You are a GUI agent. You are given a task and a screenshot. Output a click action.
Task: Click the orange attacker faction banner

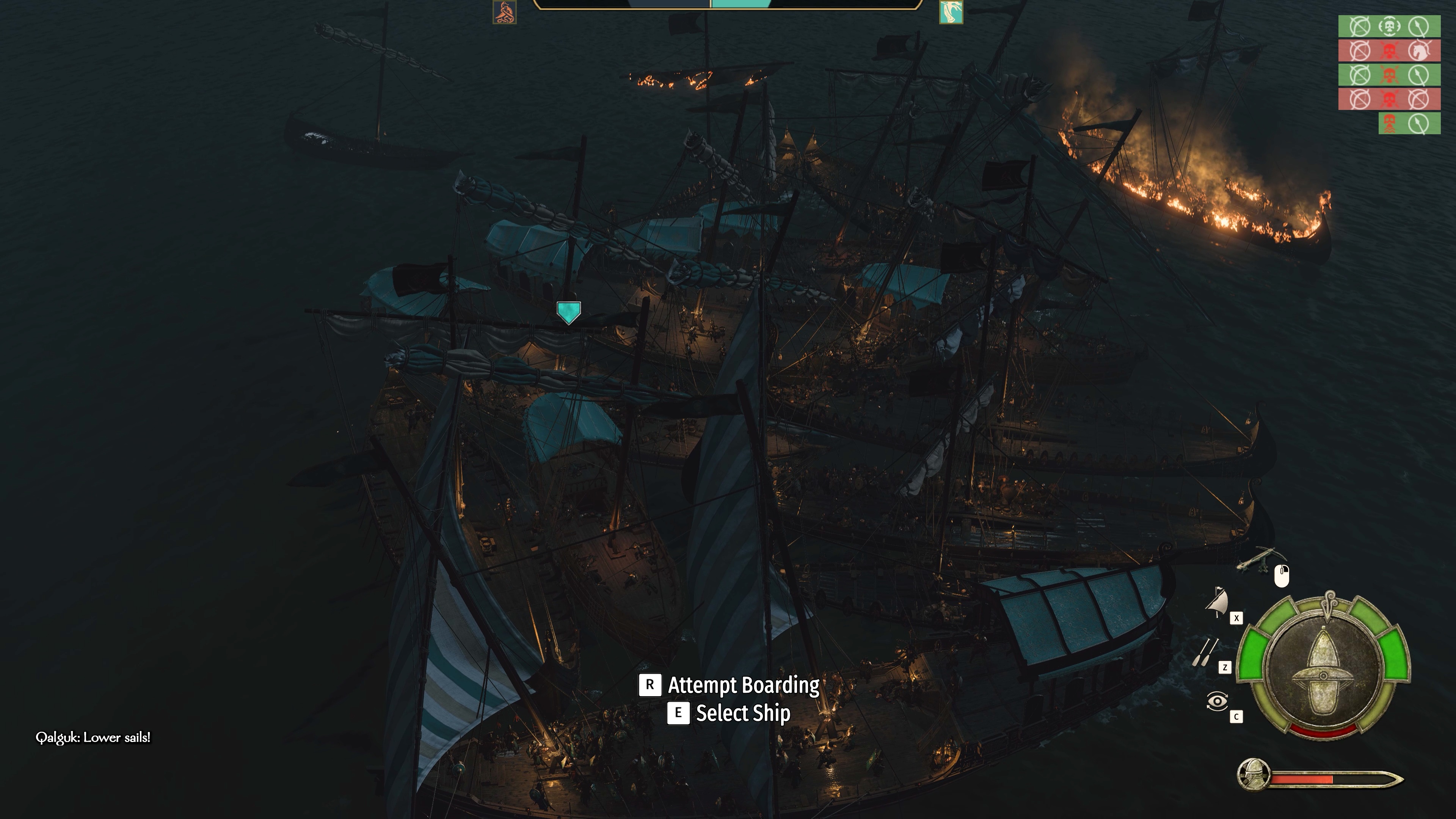[504, 12]
